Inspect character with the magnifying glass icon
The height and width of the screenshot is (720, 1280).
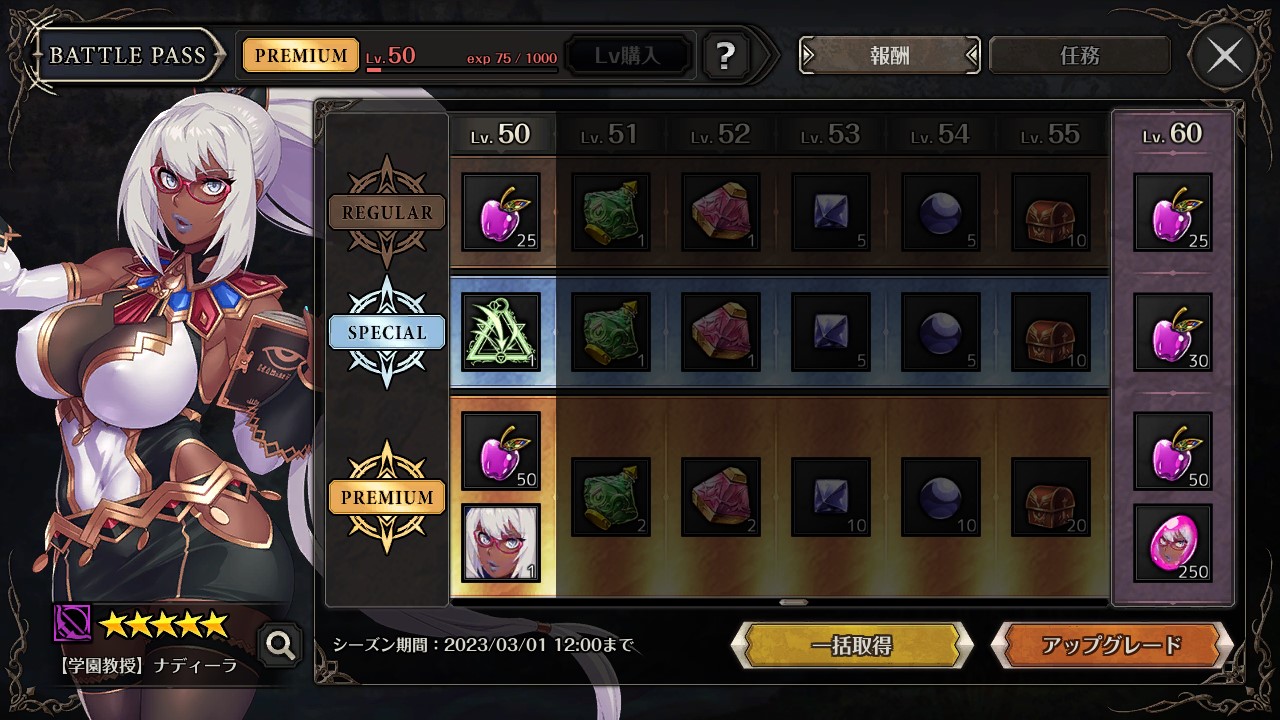pos(280,646)
